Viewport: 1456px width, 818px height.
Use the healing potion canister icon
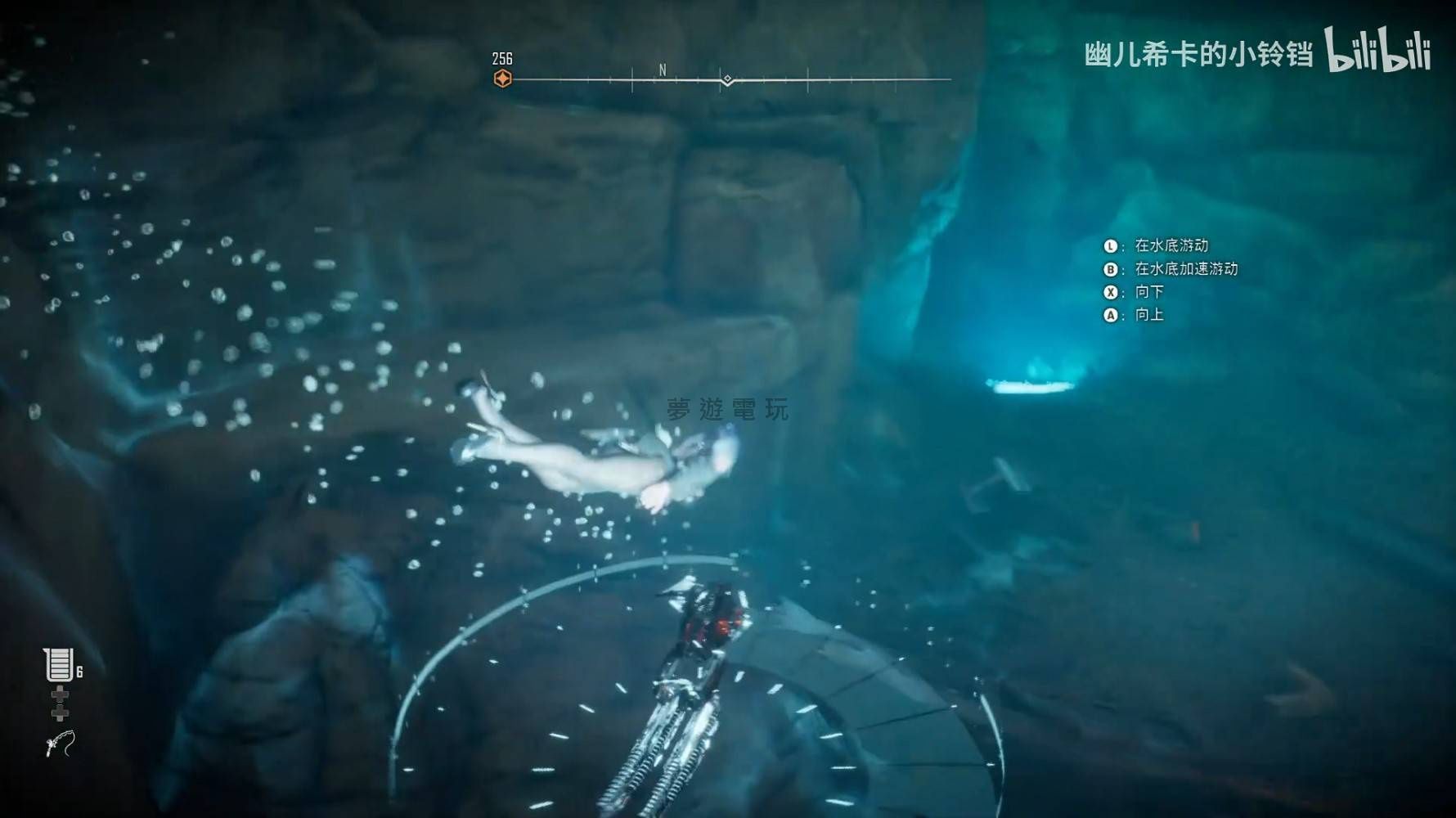coord(59,664)
